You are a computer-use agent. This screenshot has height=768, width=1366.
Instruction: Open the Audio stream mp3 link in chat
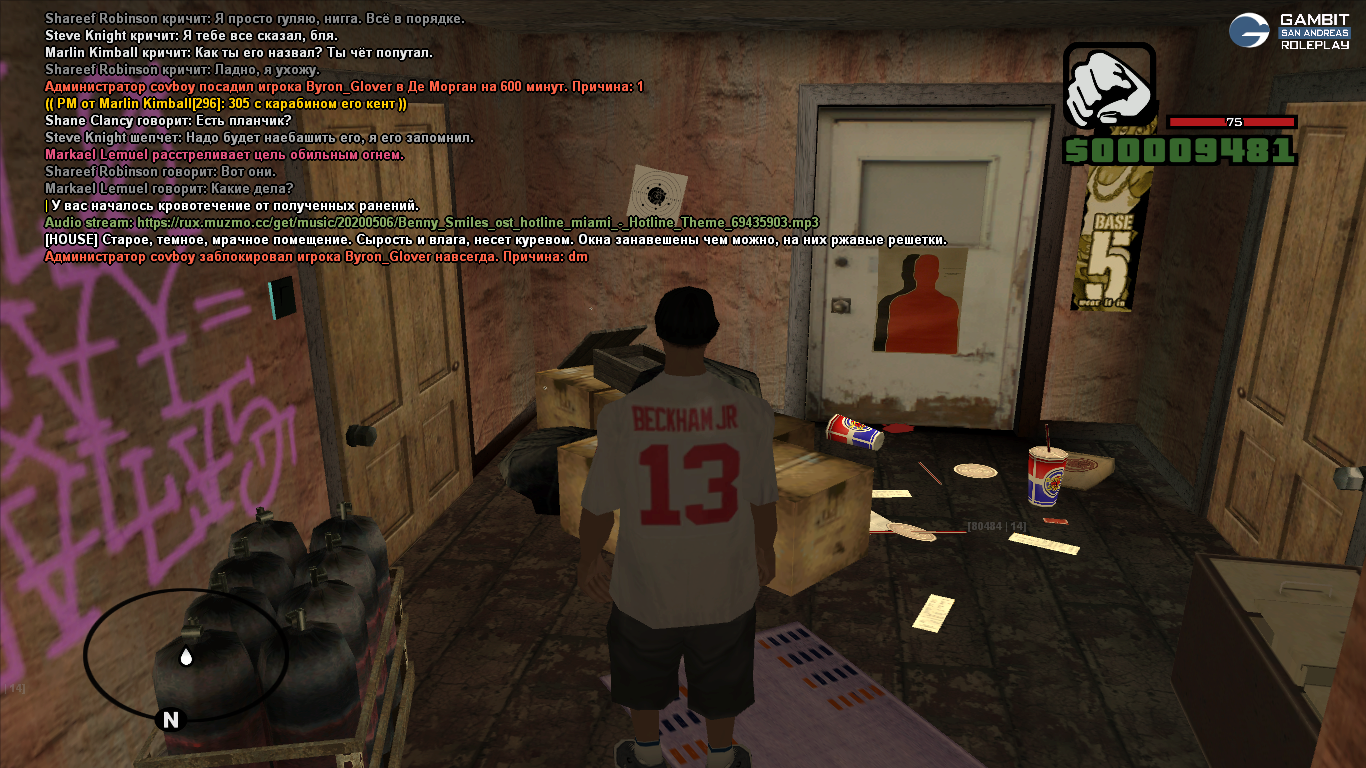[478, 222]
